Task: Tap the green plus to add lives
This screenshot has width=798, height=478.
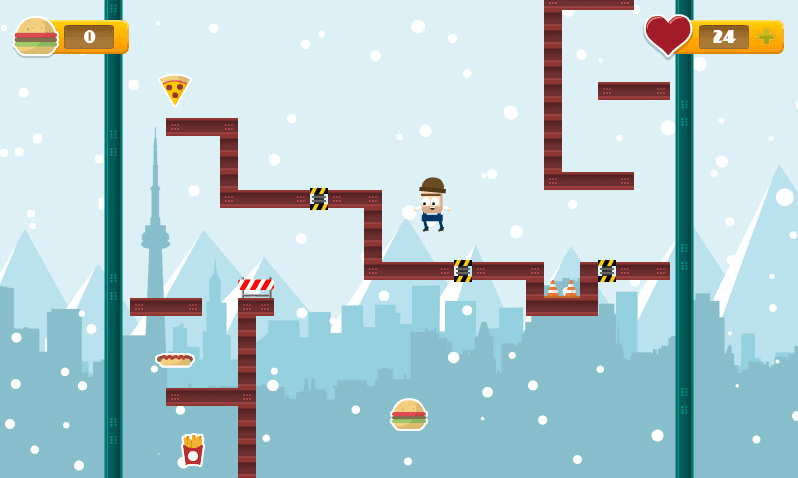Action: click(766, 37)
